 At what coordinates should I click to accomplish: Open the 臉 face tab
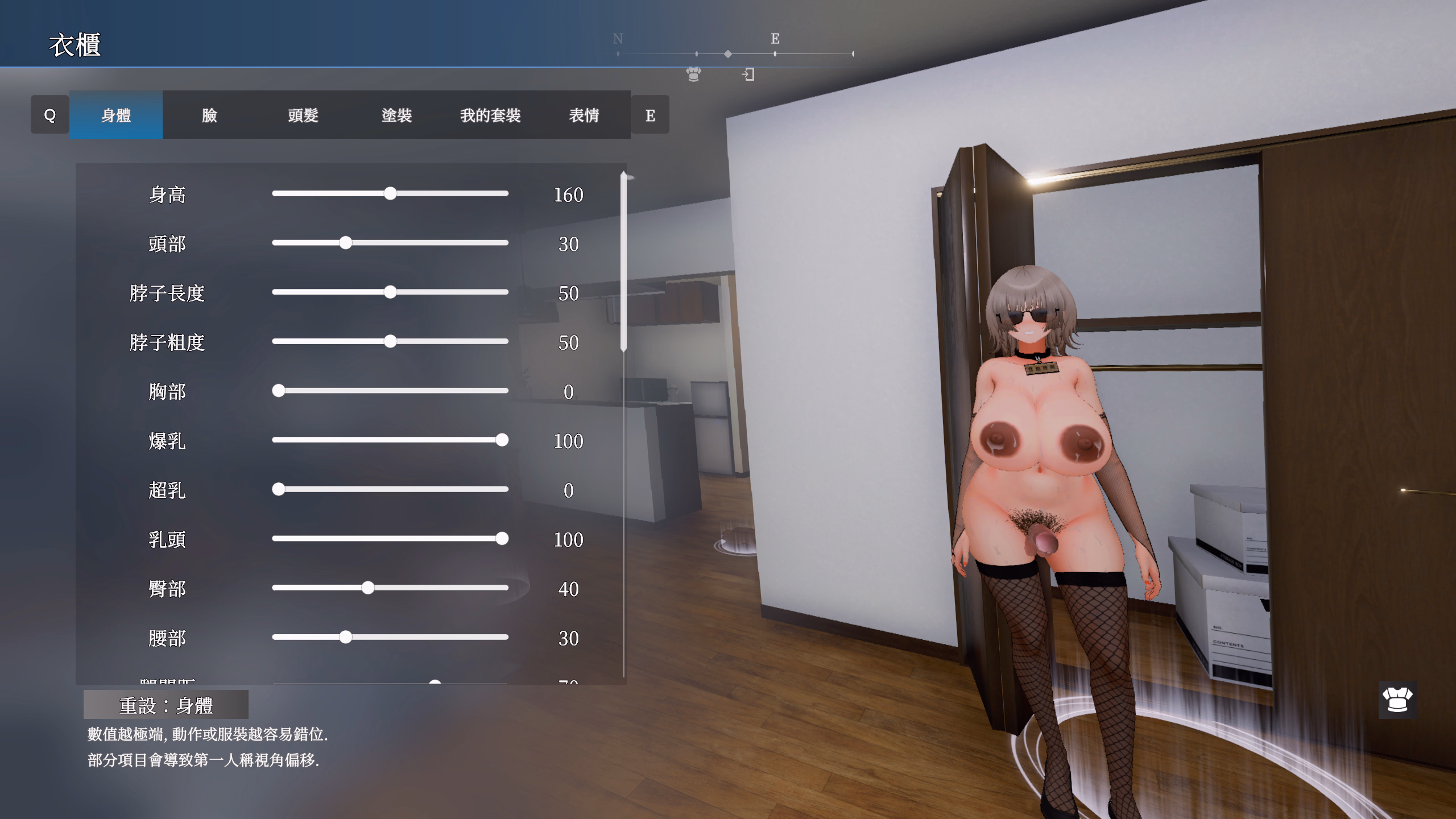[209, 115]
